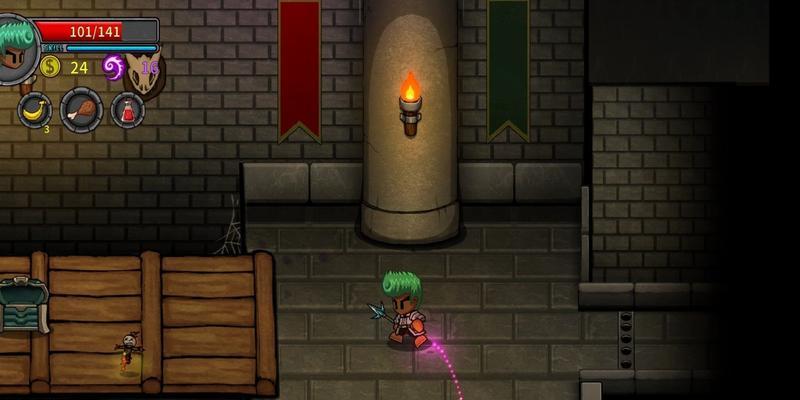Use the red potion slot
Screen dimensions: 800x400
127,110
